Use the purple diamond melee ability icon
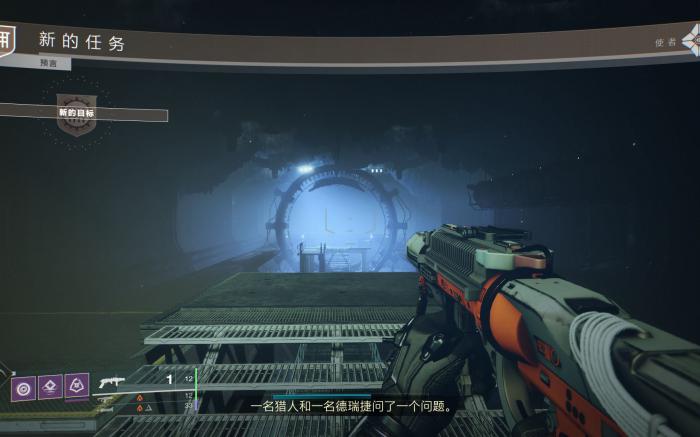 tap(50, 387)
